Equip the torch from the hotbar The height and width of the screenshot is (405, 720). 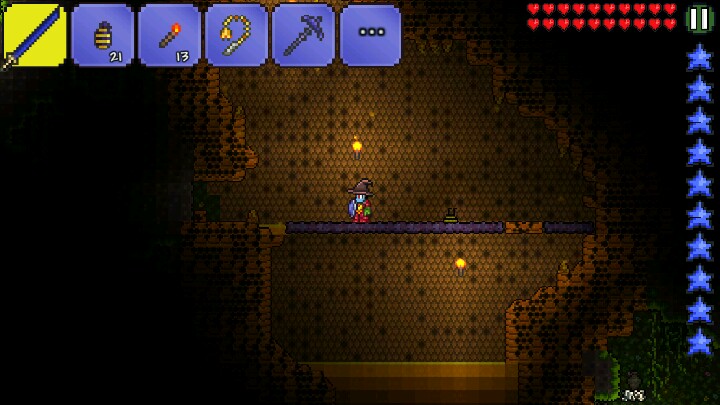tap(169, 36)
